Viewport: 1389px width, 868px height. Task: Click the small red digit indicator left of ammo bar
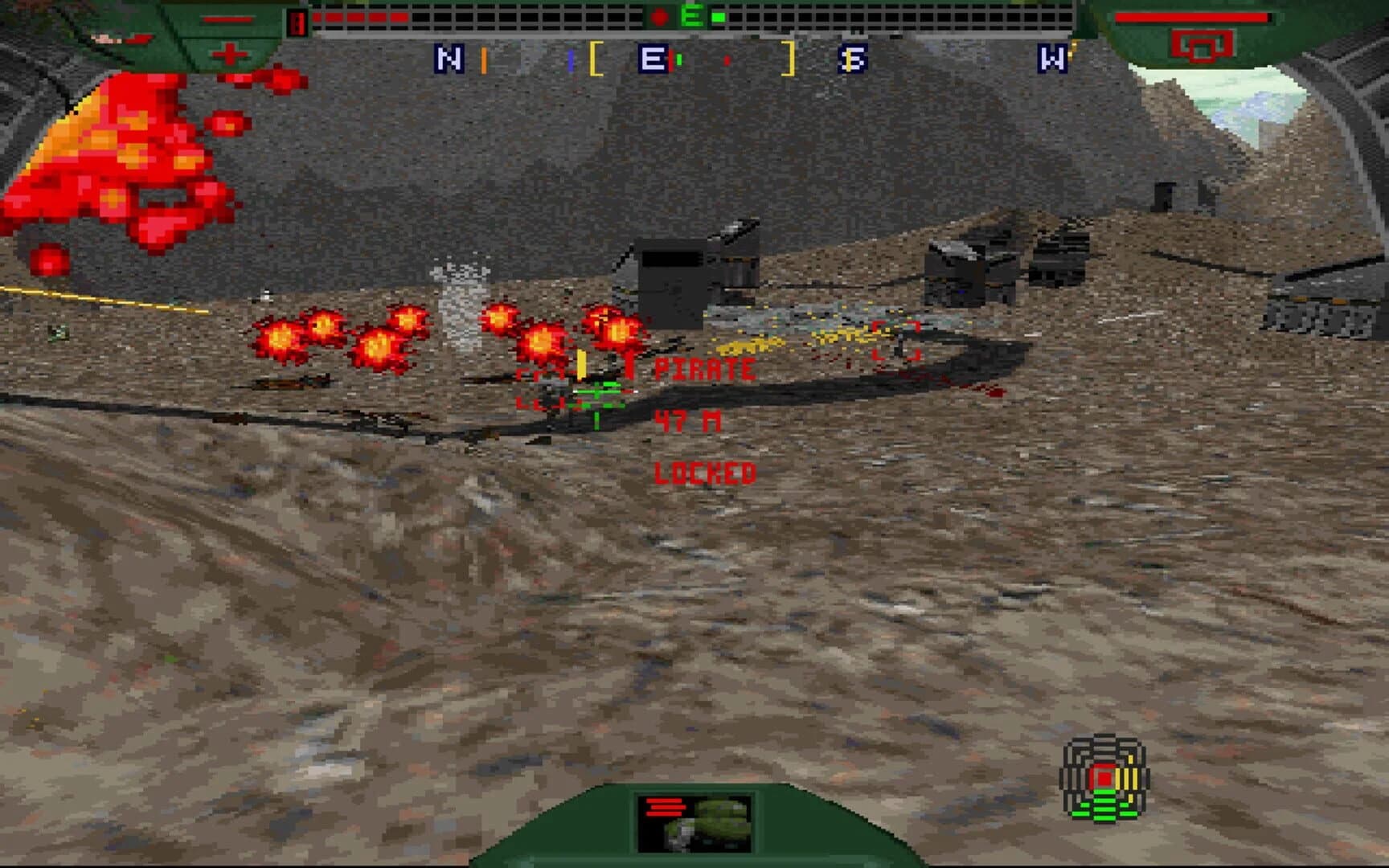click(297, 20)
